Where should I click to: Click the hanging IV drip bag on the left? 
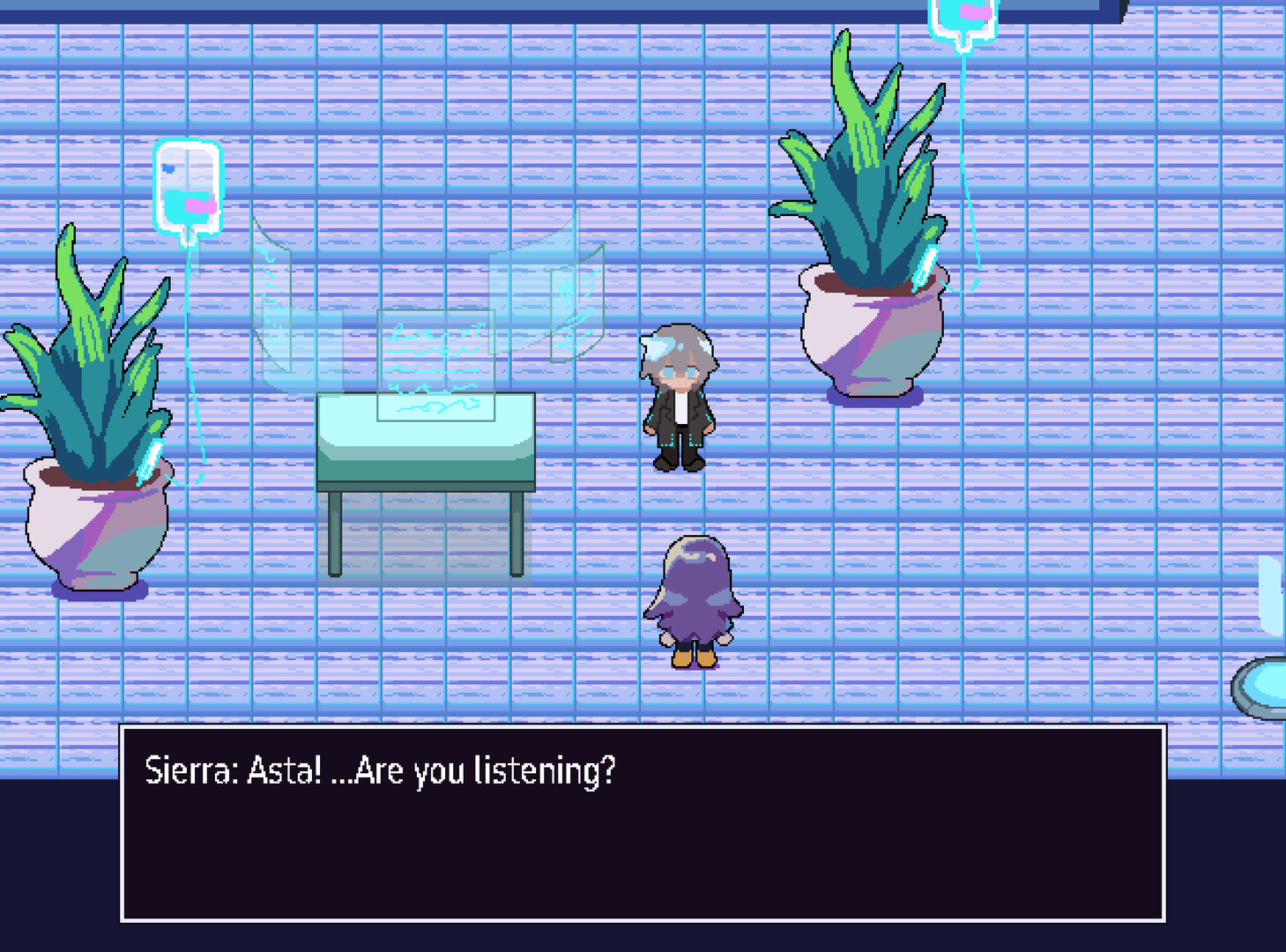point(188,188)
